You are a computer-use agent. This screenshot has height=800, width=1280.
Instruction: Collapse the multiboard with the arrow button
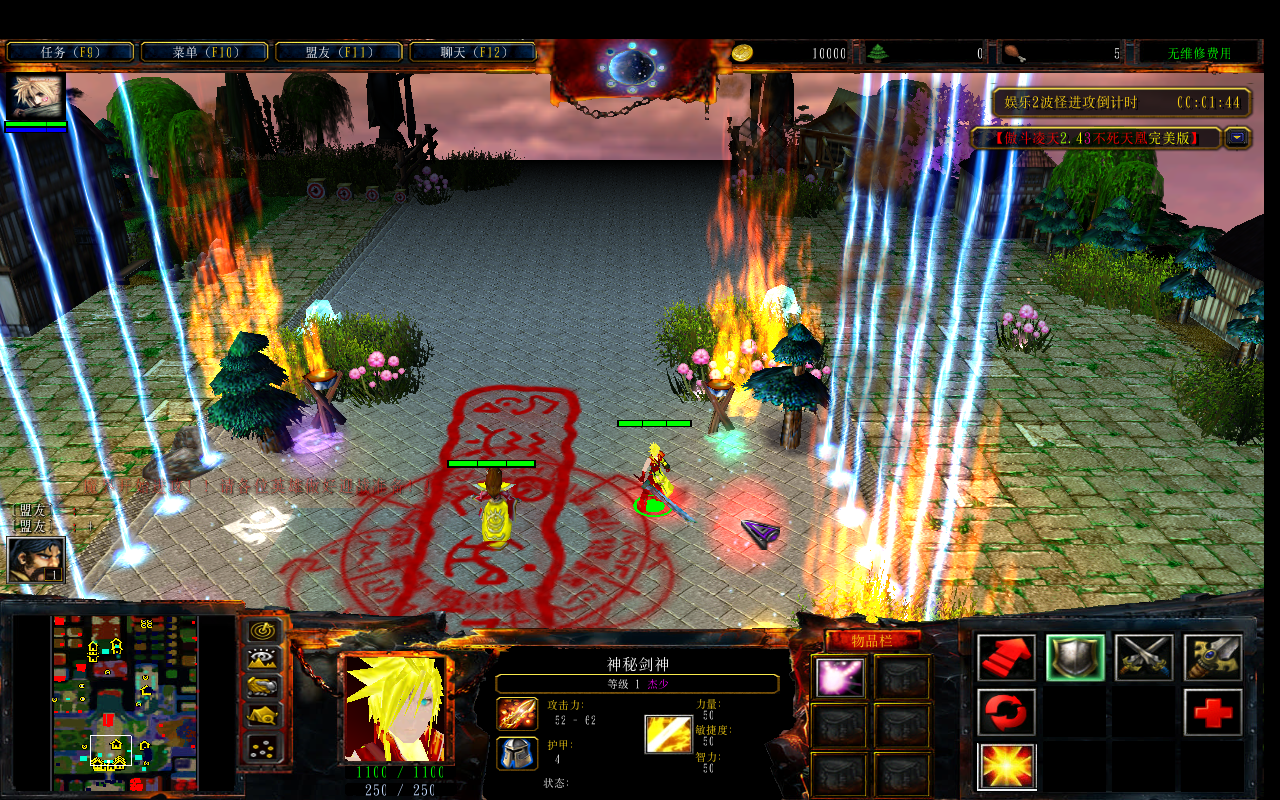(1239, 138)
